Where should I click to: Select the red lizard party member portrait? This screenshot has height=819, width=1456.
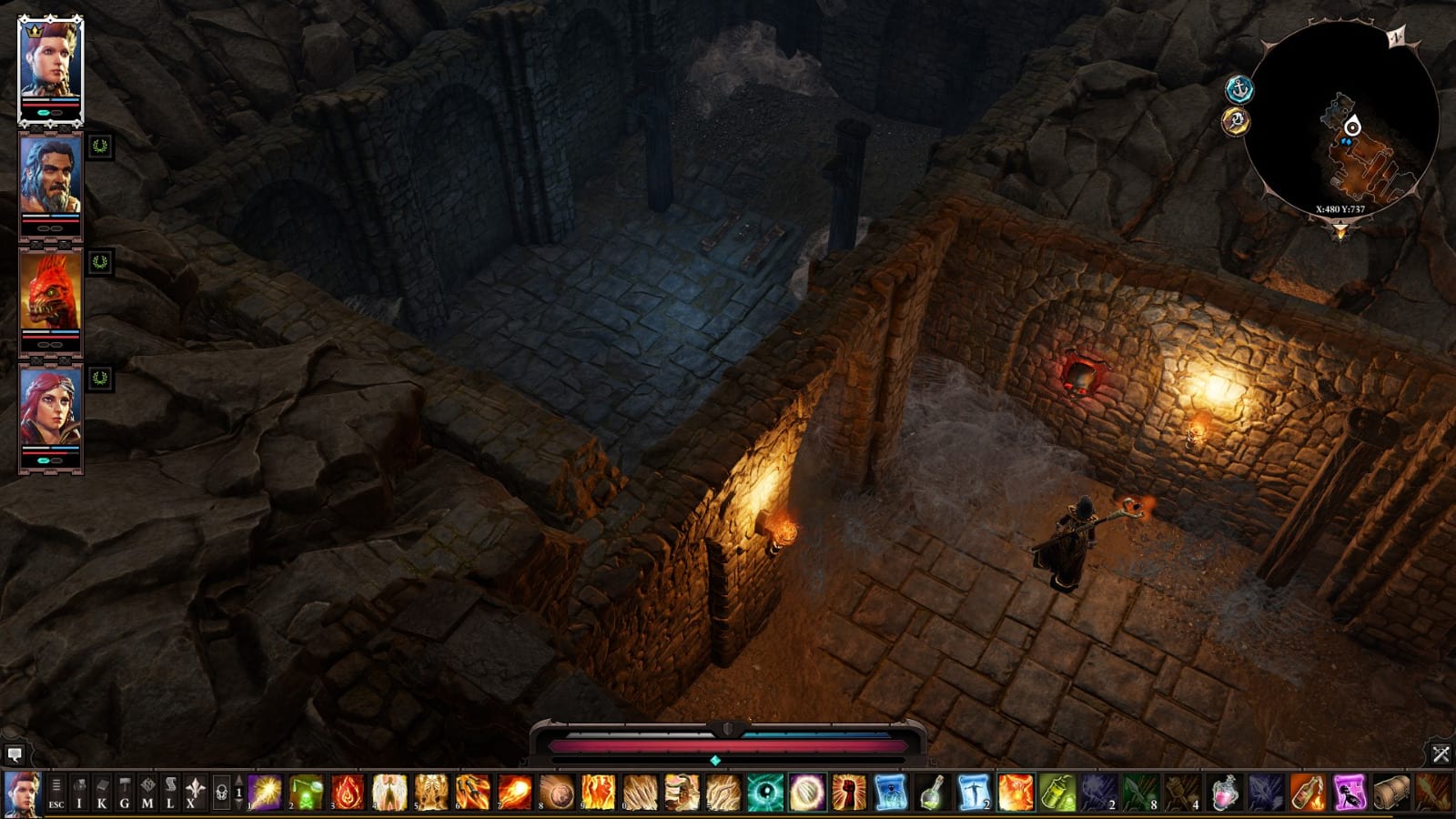point(51,291)
